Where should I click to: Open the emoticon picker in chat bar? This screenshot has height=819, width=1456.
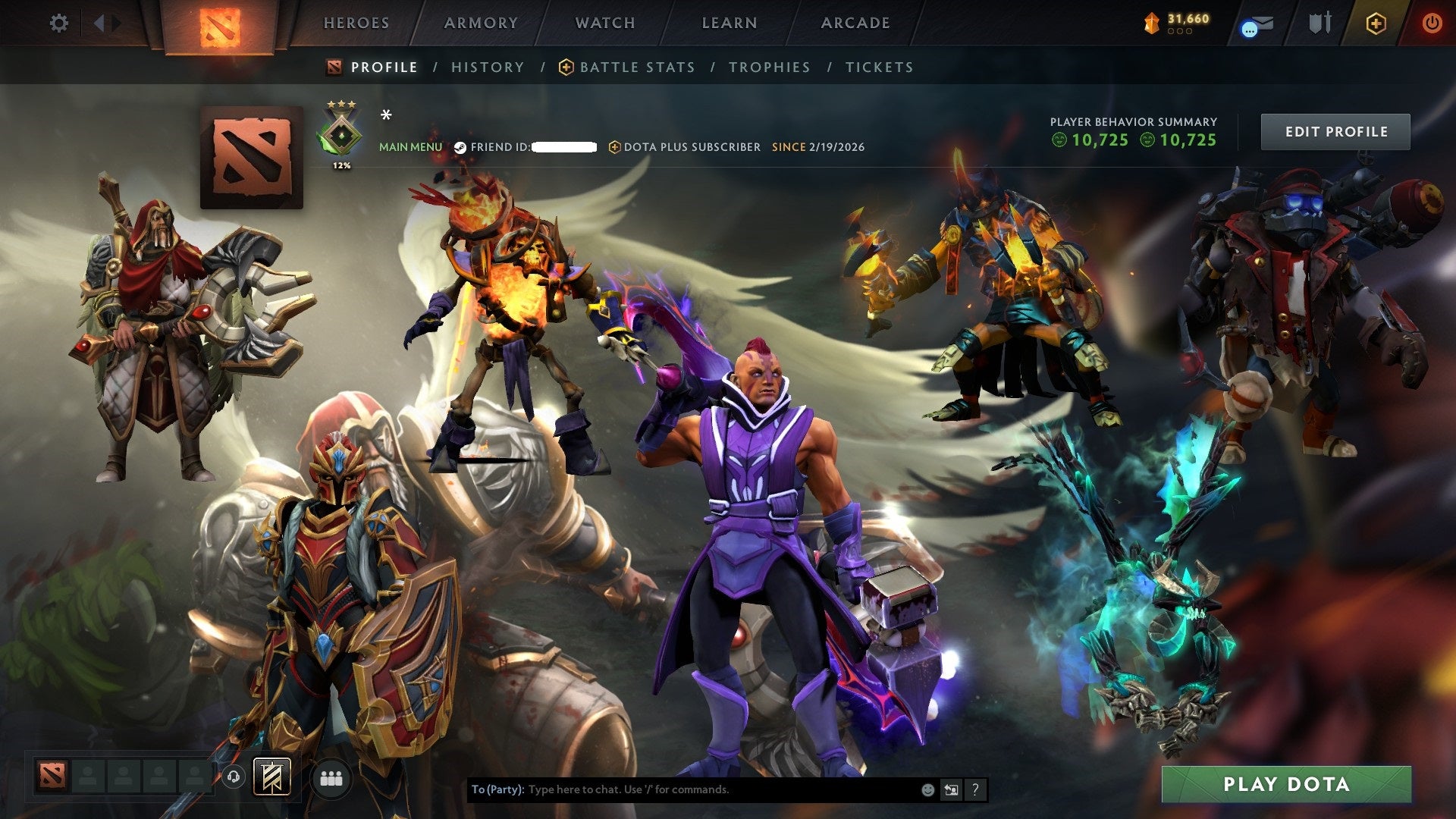tap(927, 789)
